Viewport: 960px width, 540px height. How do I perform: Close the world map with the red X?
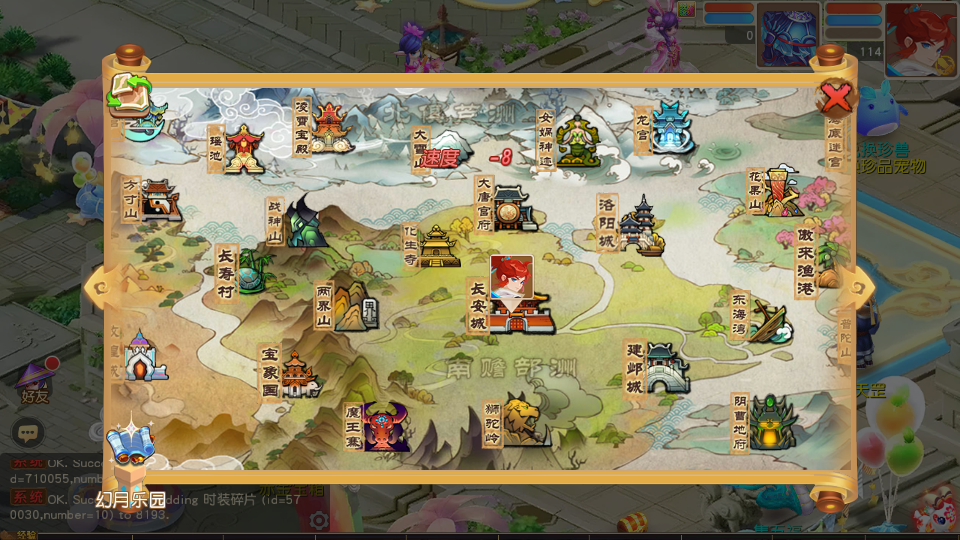[835, 97]
